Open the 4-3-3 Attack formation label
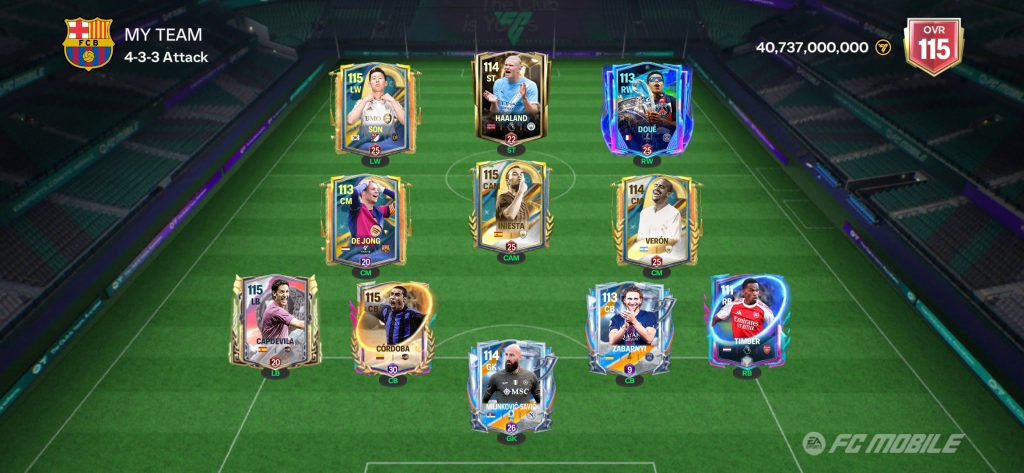Viewport: 1024px width, 473px height. 166,57
